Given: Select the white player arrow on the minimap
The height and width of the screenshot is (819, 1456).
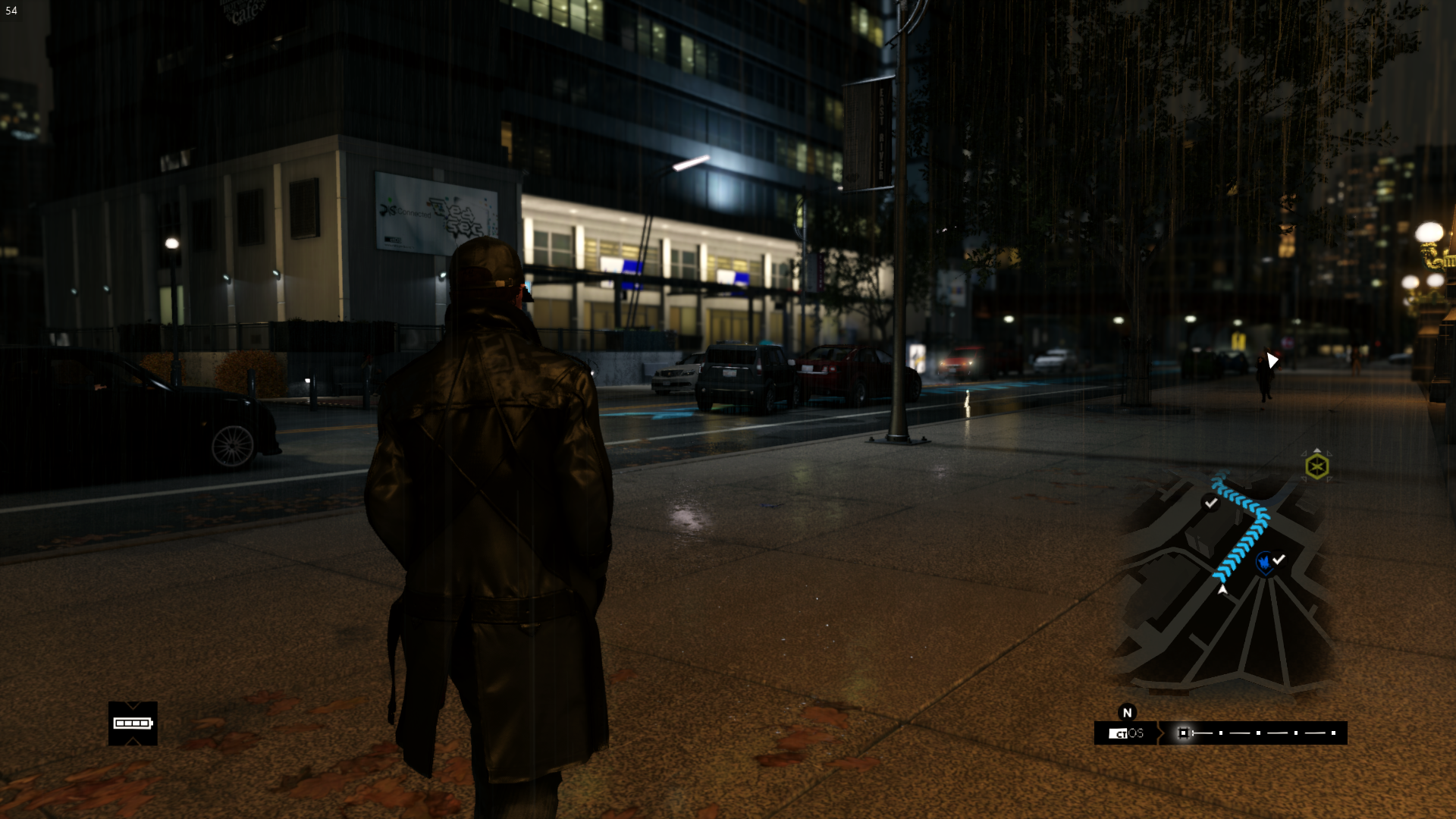Looking at the screenshot, I should (x=1222, y=589).
